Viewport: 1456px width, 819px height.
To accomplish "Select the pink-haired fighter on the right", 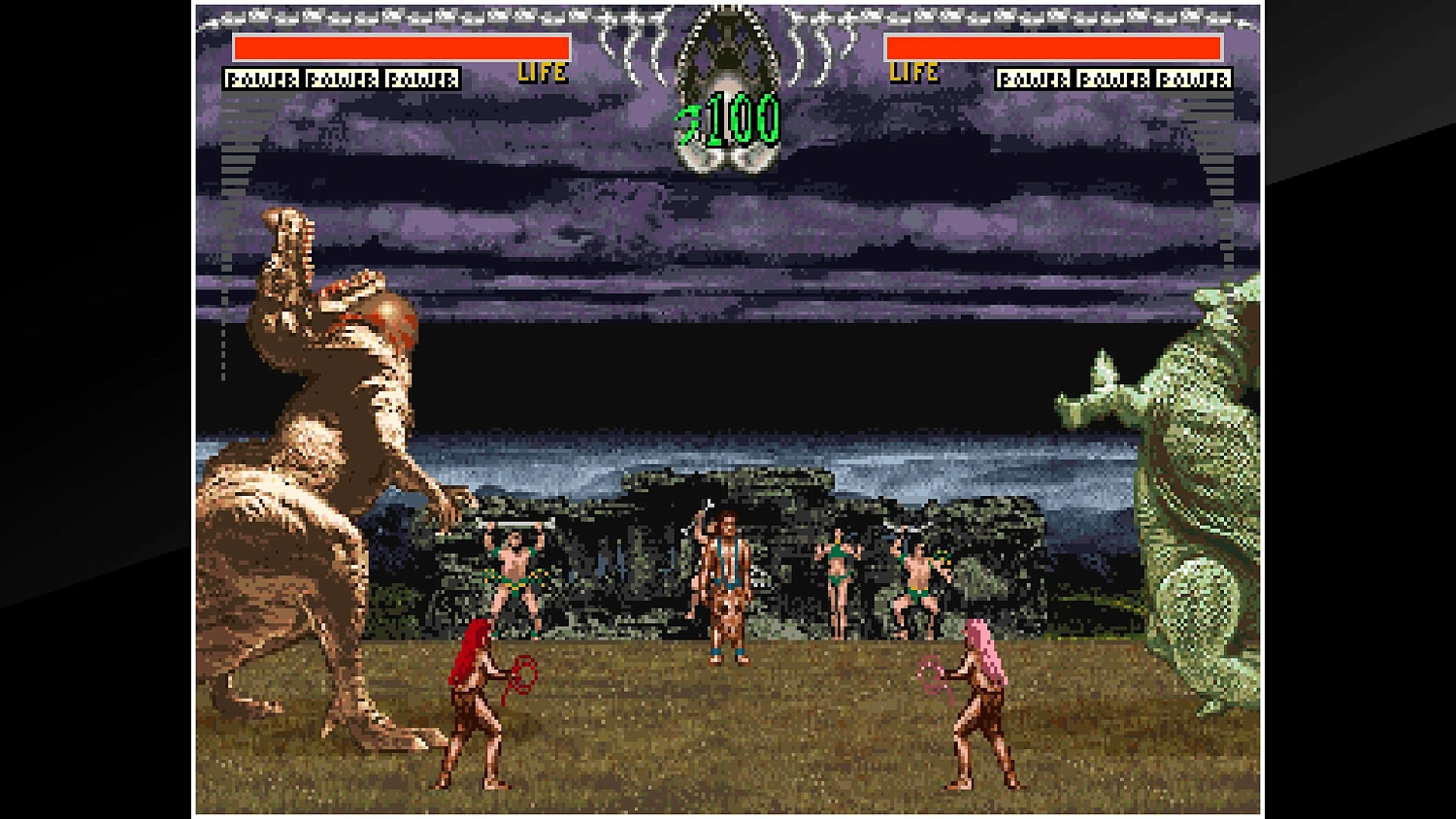I will (978, 708).
